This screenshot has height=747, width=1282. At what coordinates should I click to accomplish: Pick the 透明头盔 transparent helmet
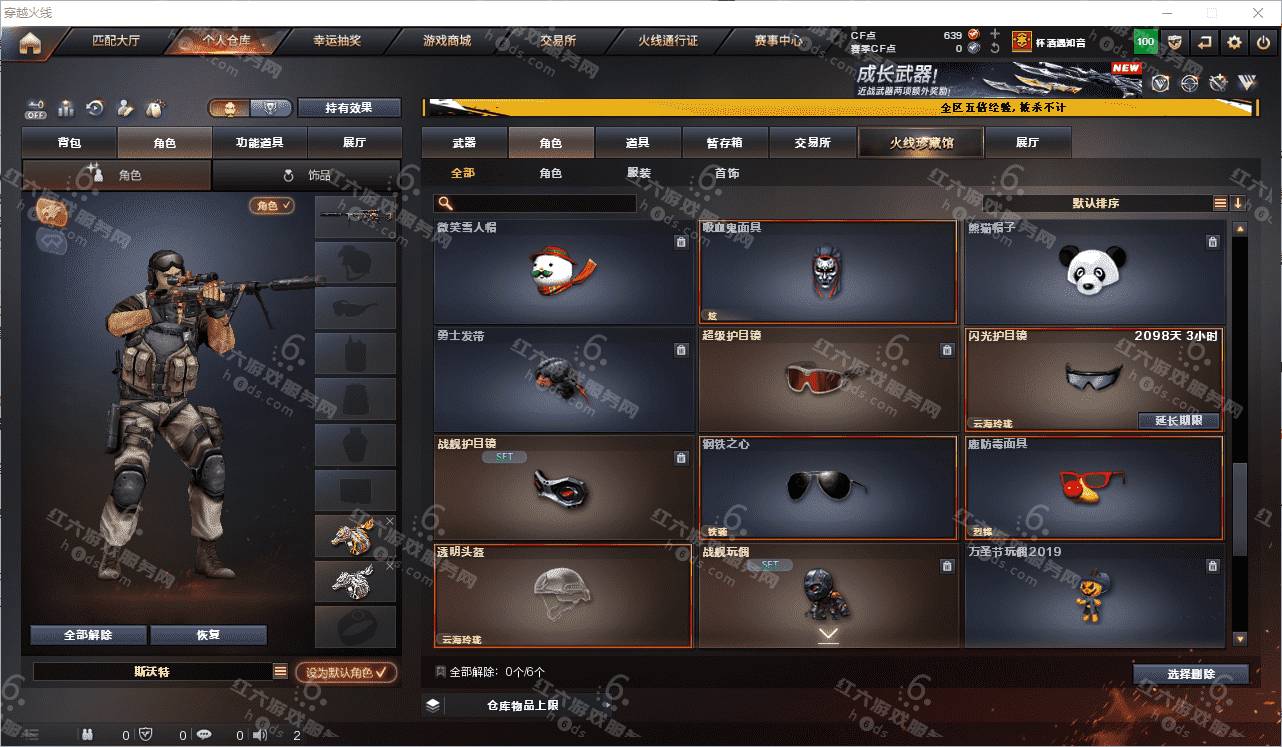(x=563, y=595)
